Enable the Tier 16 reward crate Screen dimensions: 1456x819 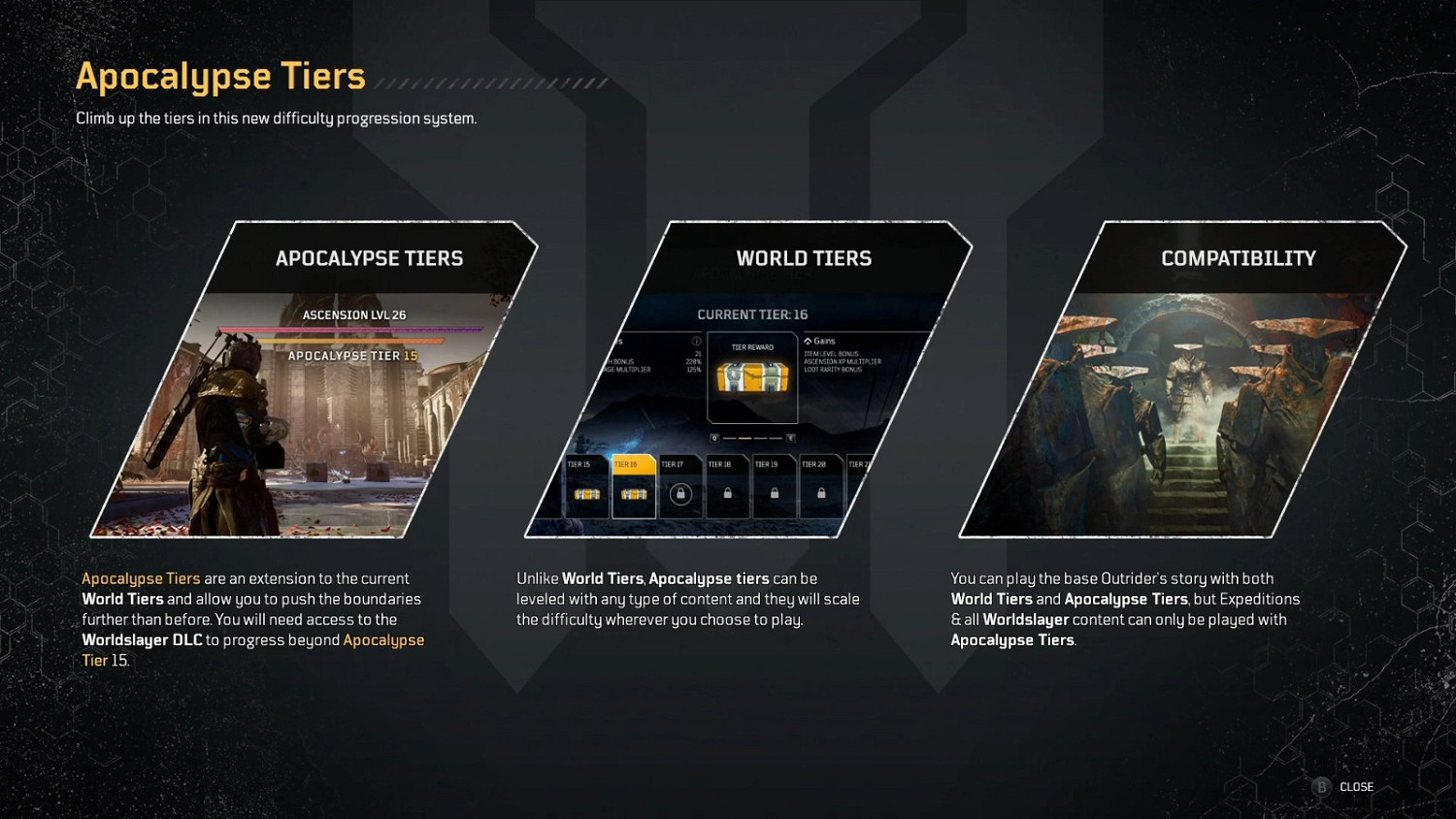pyautogui.click(x=634, y=496)
